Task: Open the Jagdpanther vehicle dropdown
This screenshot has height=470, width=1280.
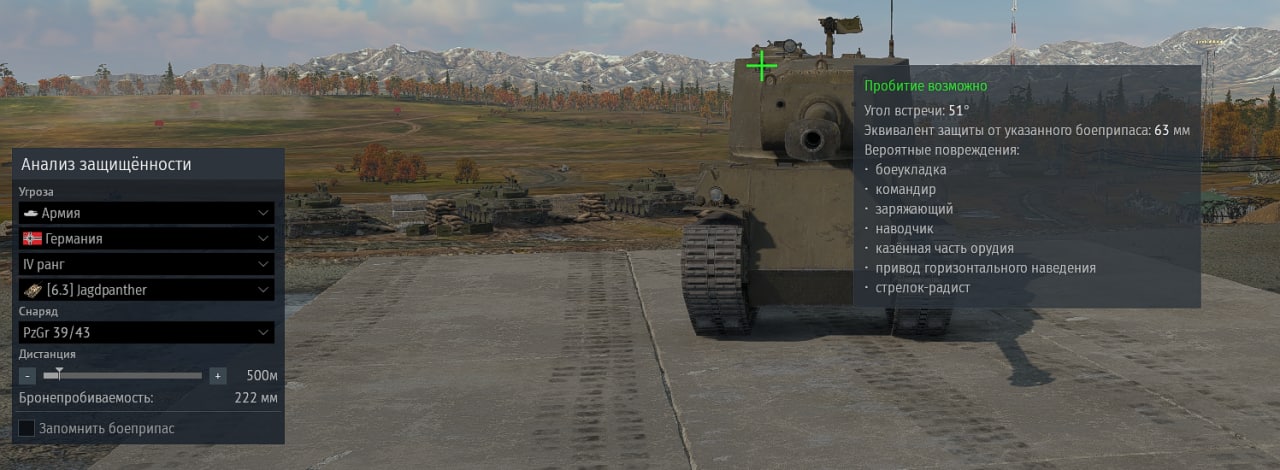Action: (146, 290)
